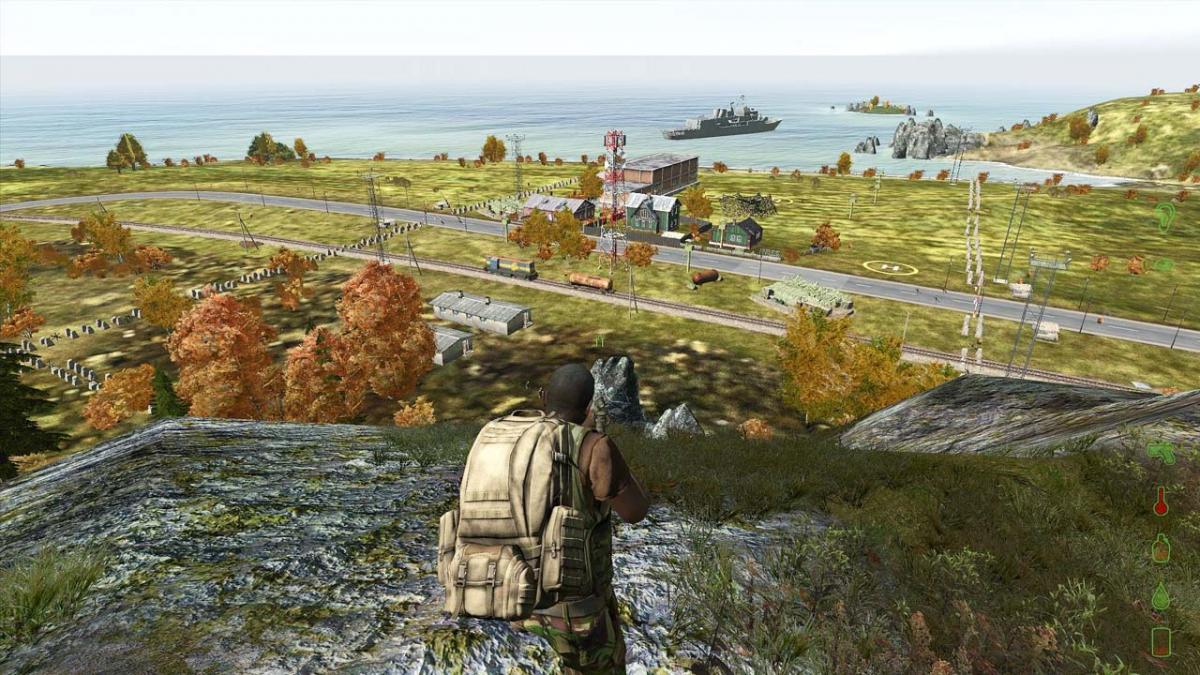The height and width of the screenshot is (675, 1200).
Task: Click the canteen bottle thirst icon
Action: coord(1160,548)
